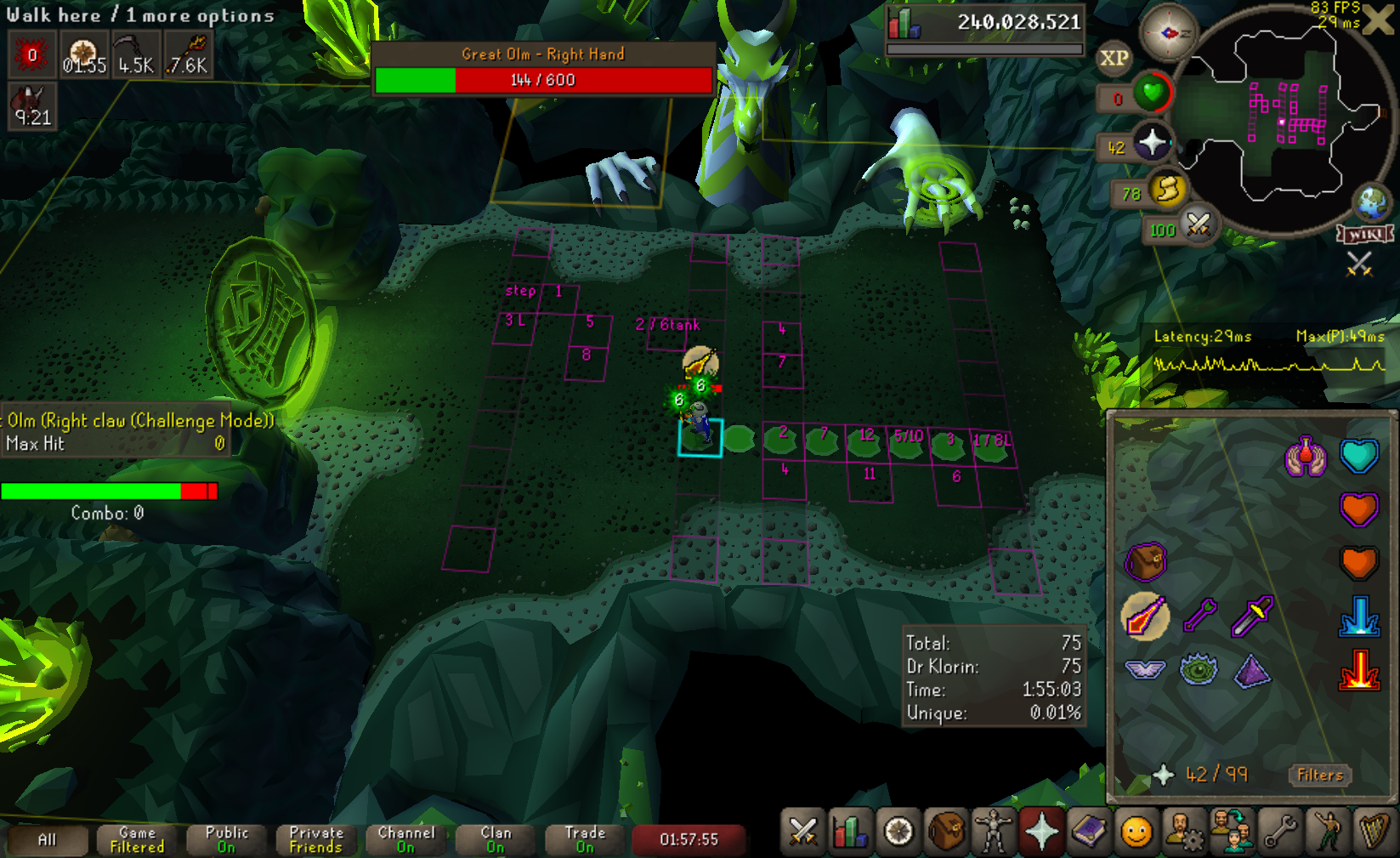Open the Filters button in prayer panel
This screenshot has height=858, width=1400.
(1320, 775)
